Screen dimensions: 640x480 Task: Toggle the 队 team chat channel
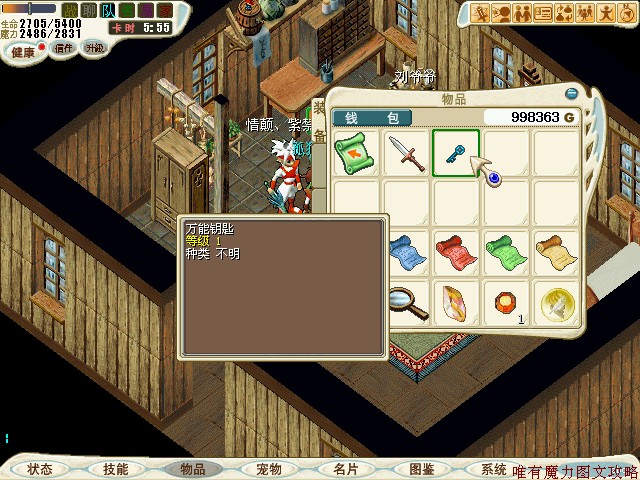[107, 10]
